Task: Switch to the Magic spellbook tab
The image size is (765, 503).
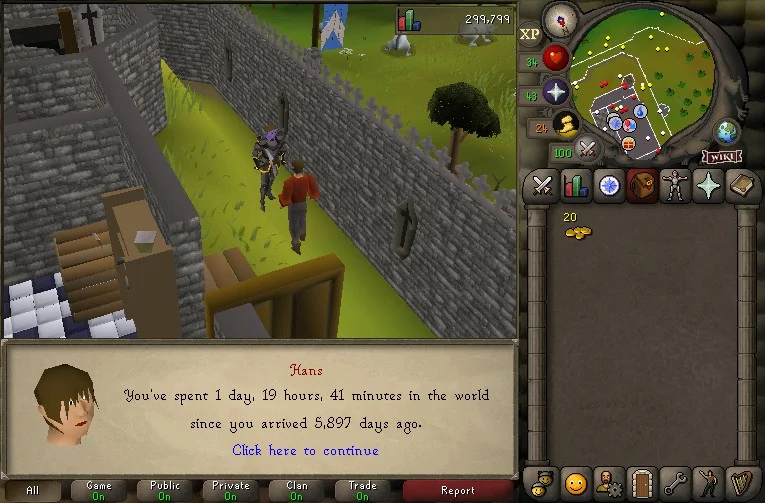Action: [x=742, y=185]
